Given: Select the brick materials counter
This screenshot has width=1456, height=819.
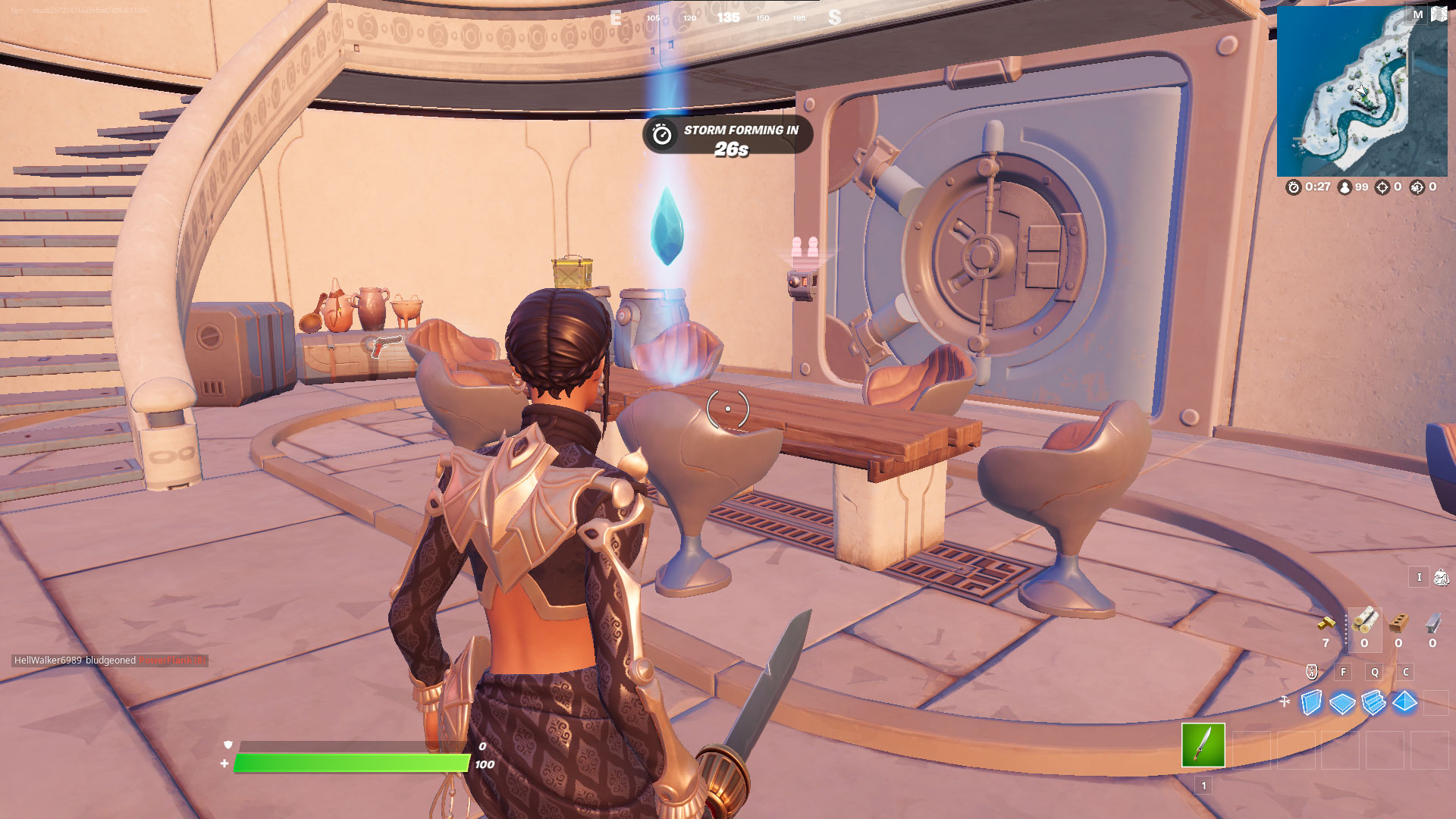Looking at the screenshot, I should tap(1398, 622).
